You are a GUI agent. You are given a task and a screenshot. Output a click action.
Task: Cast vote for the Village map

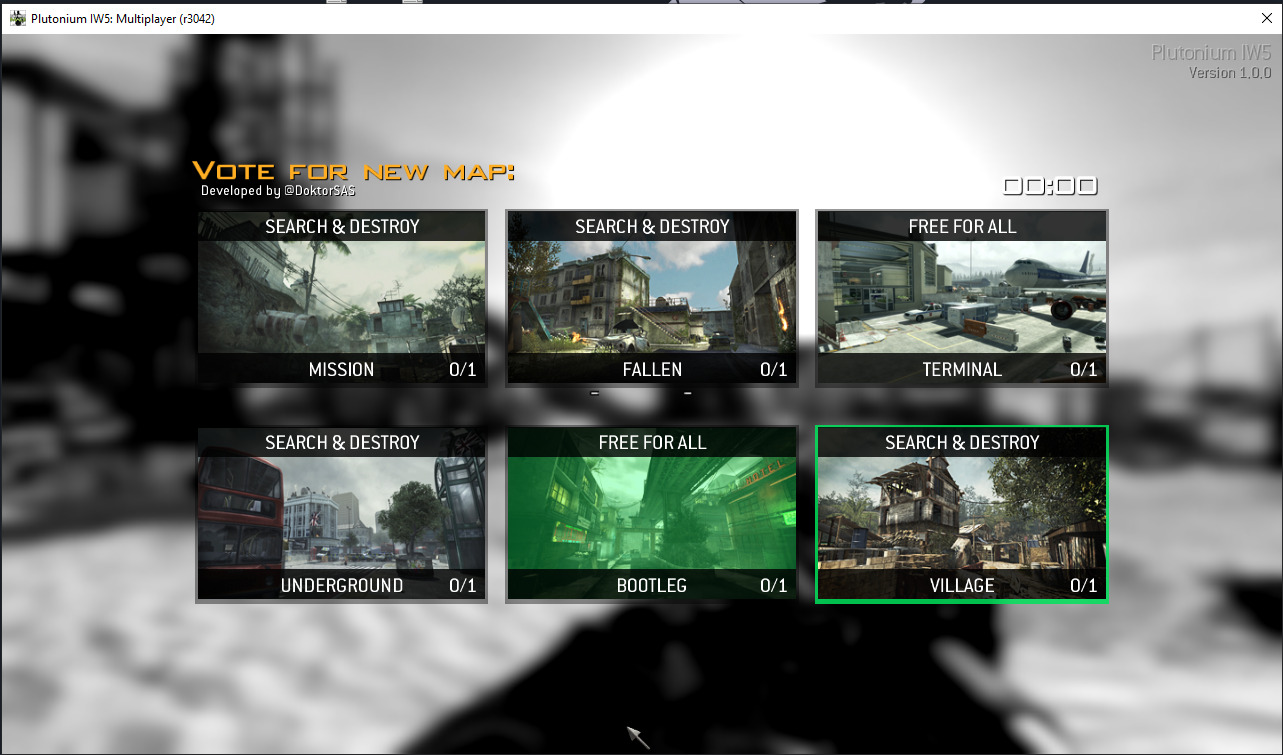[962, 514]
